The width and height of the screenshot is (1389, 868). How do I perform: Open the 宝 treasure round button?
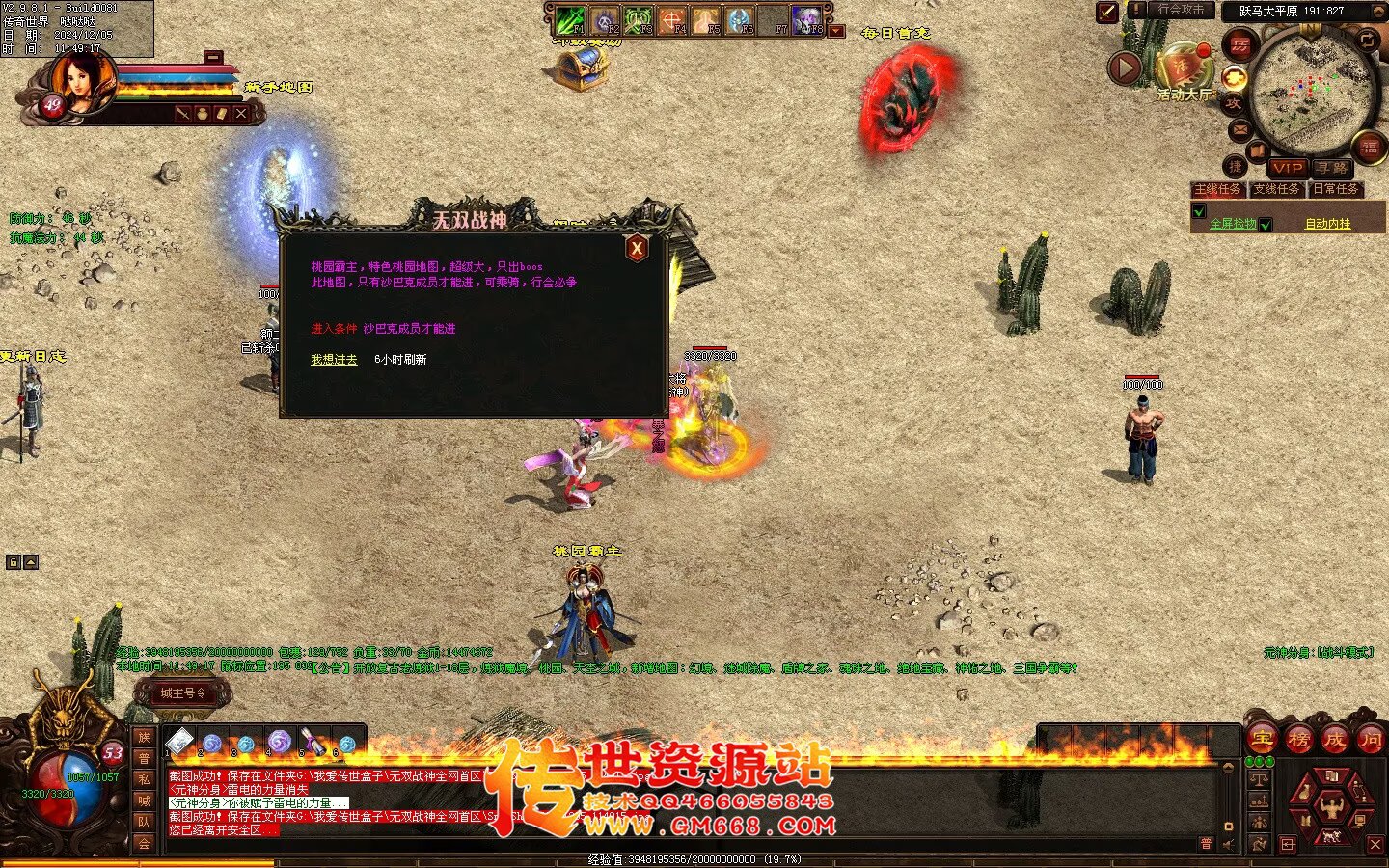coord(1262,740)
